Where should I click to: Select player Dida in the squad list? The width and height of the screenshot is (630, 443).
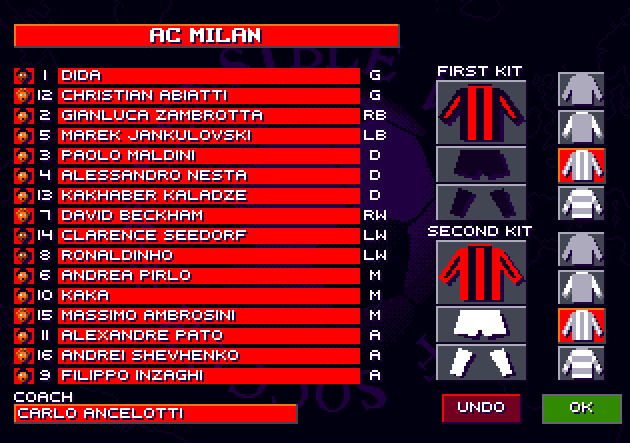[208, 75]
